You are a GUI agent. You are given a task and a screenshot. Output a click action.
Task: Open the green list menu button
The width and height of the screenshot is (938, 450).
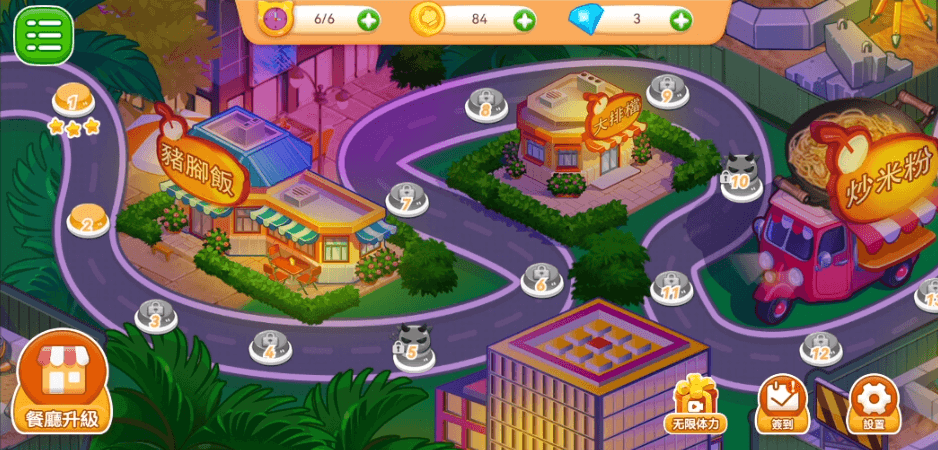[x=43, y=35]
